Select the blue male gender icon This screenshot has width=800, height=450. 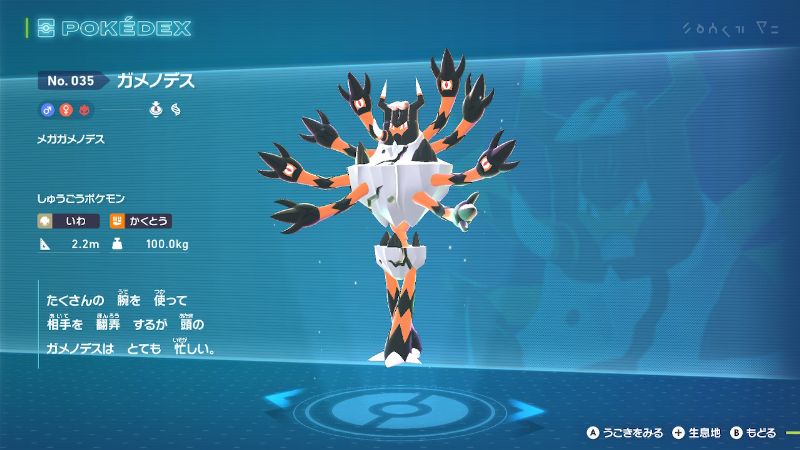46,109
